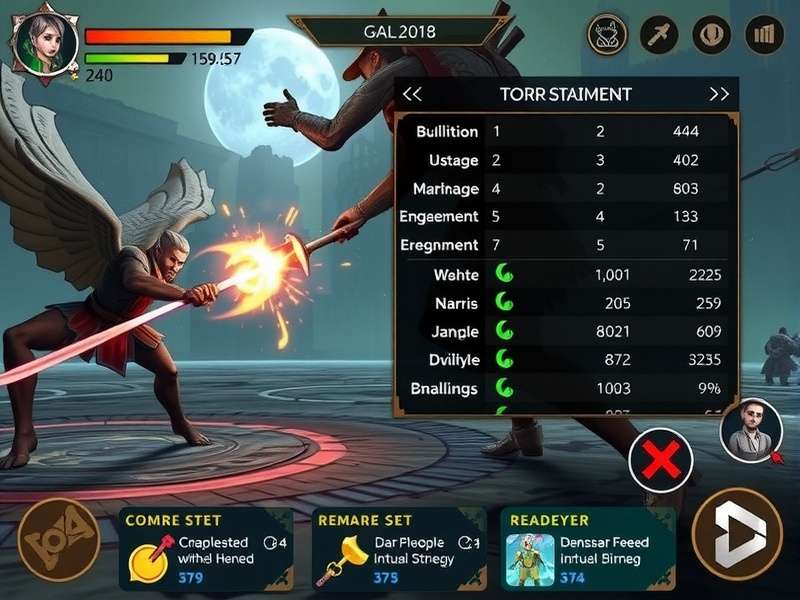Select the sword icon at top
Screen dimensions: 800x600
pyautogui.click(x=659, y=36)
